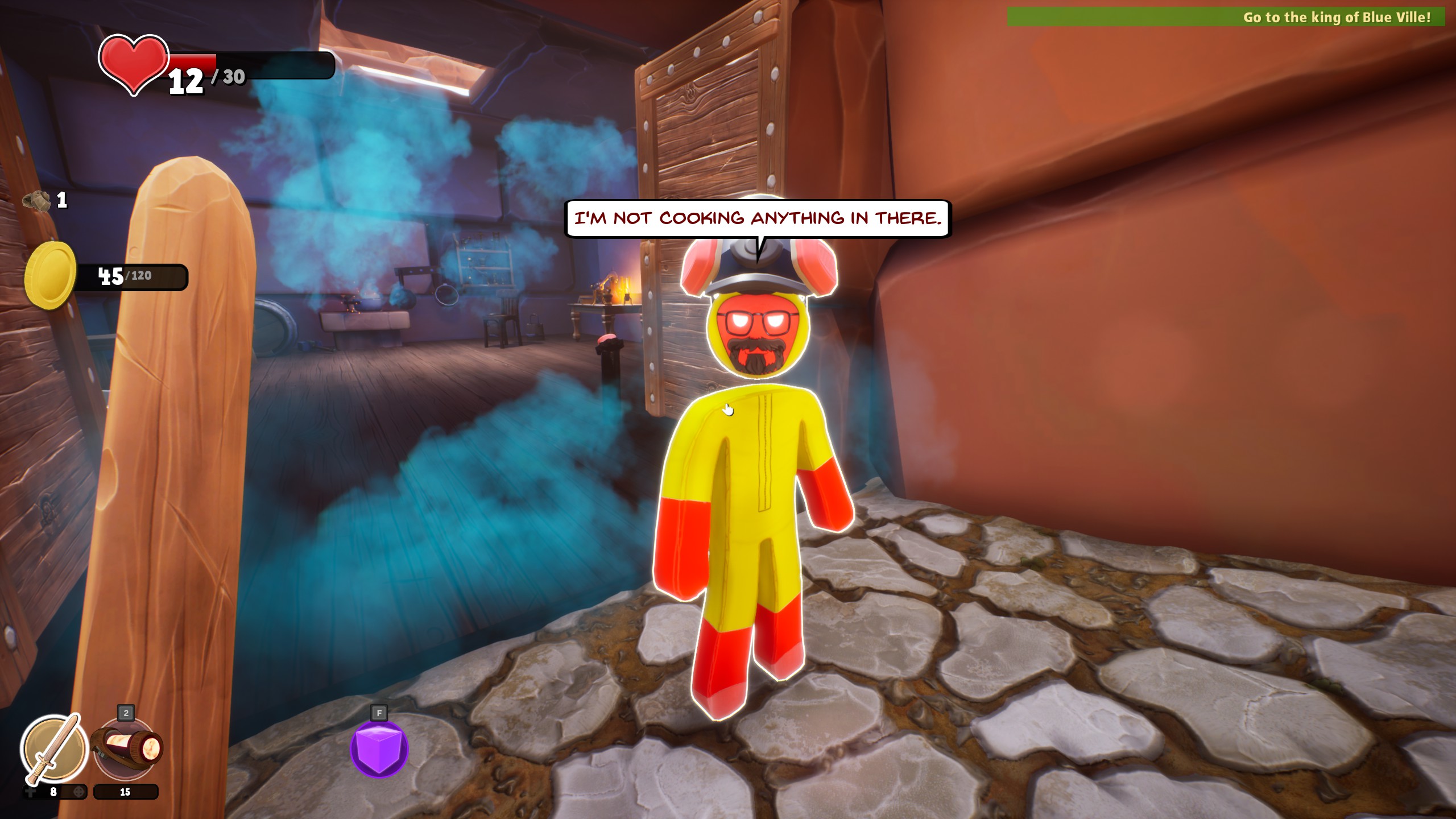Screen dimensions: 1456x819
Task: Click the Blue Ville quest objective banner
Action: [1226, 17]
